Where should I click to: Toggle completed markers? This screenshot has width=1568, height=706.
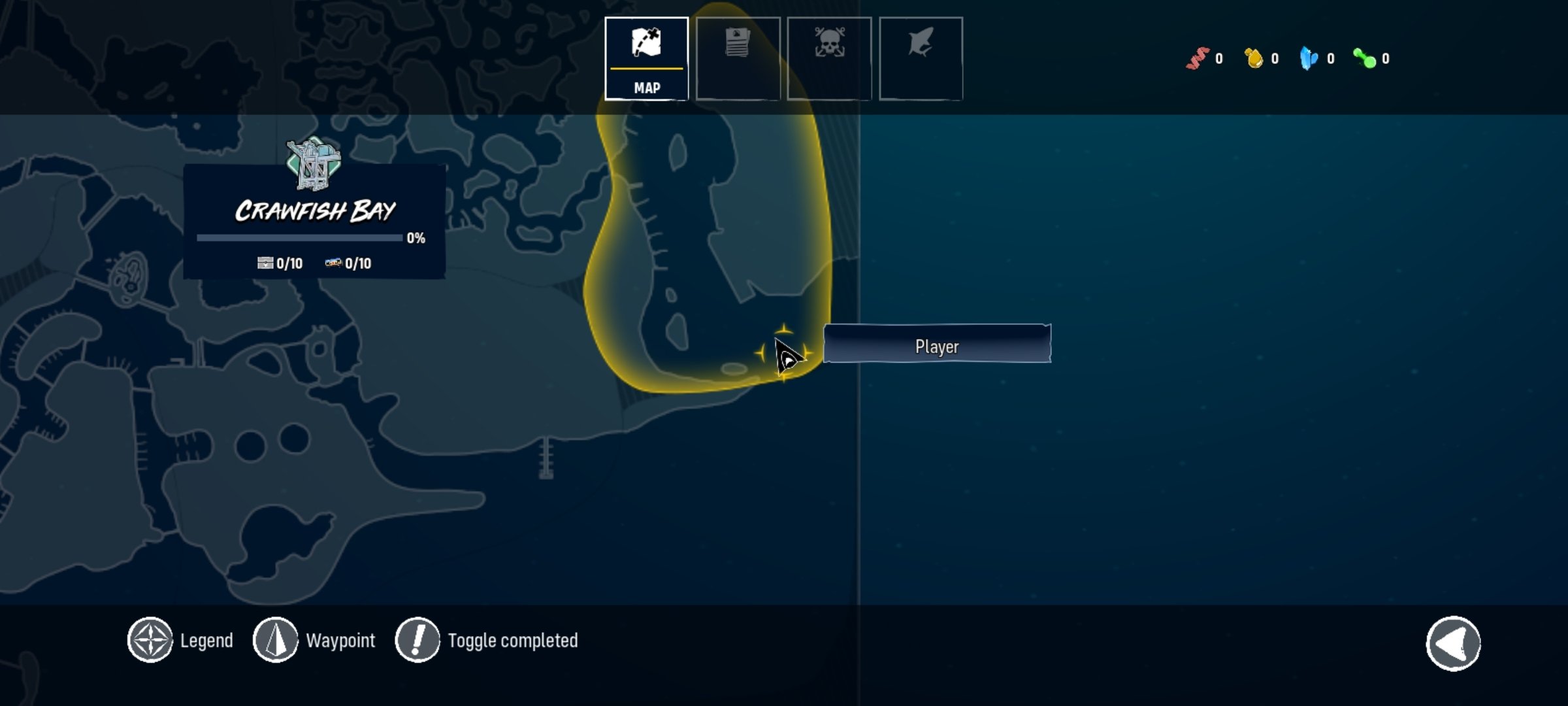click(417, 640)
